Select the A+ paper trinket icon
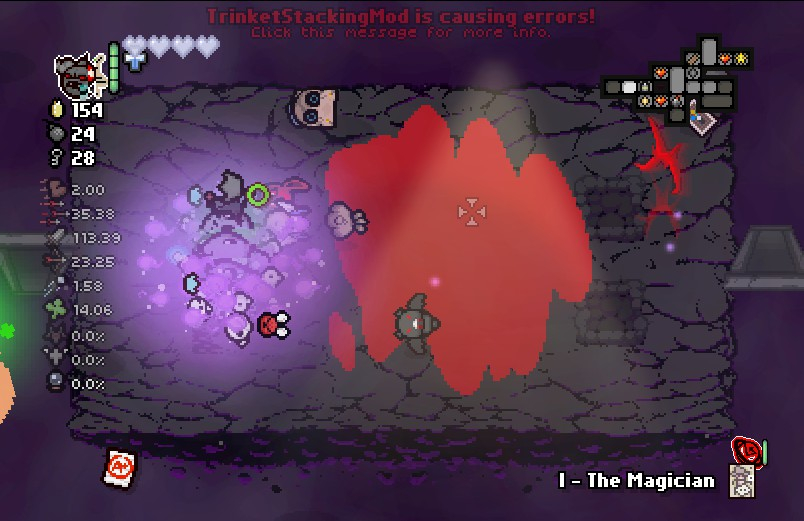Screen dimensions: 804x521 coord(120,467)
